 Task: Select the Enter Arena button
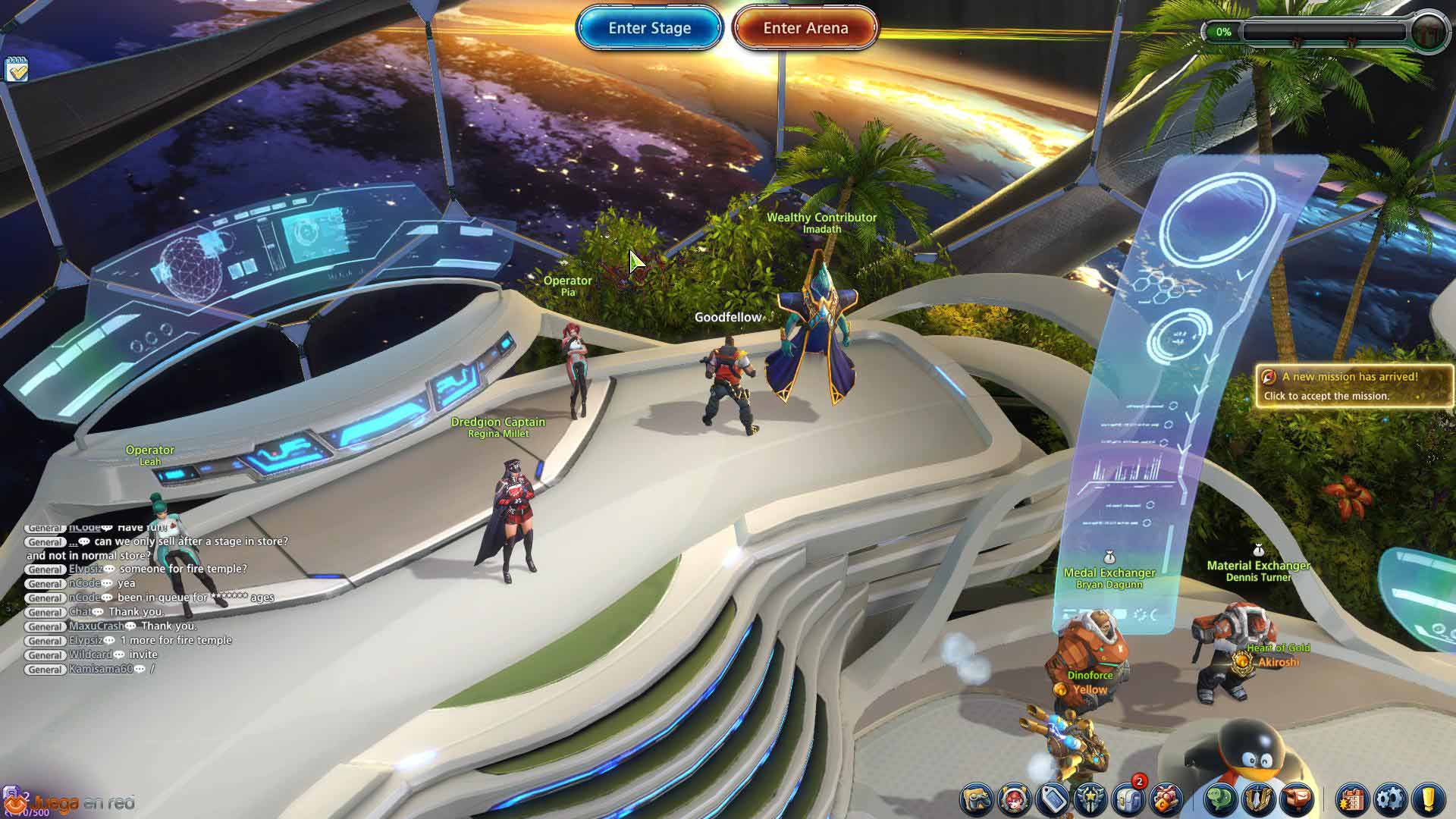(805, 29)
